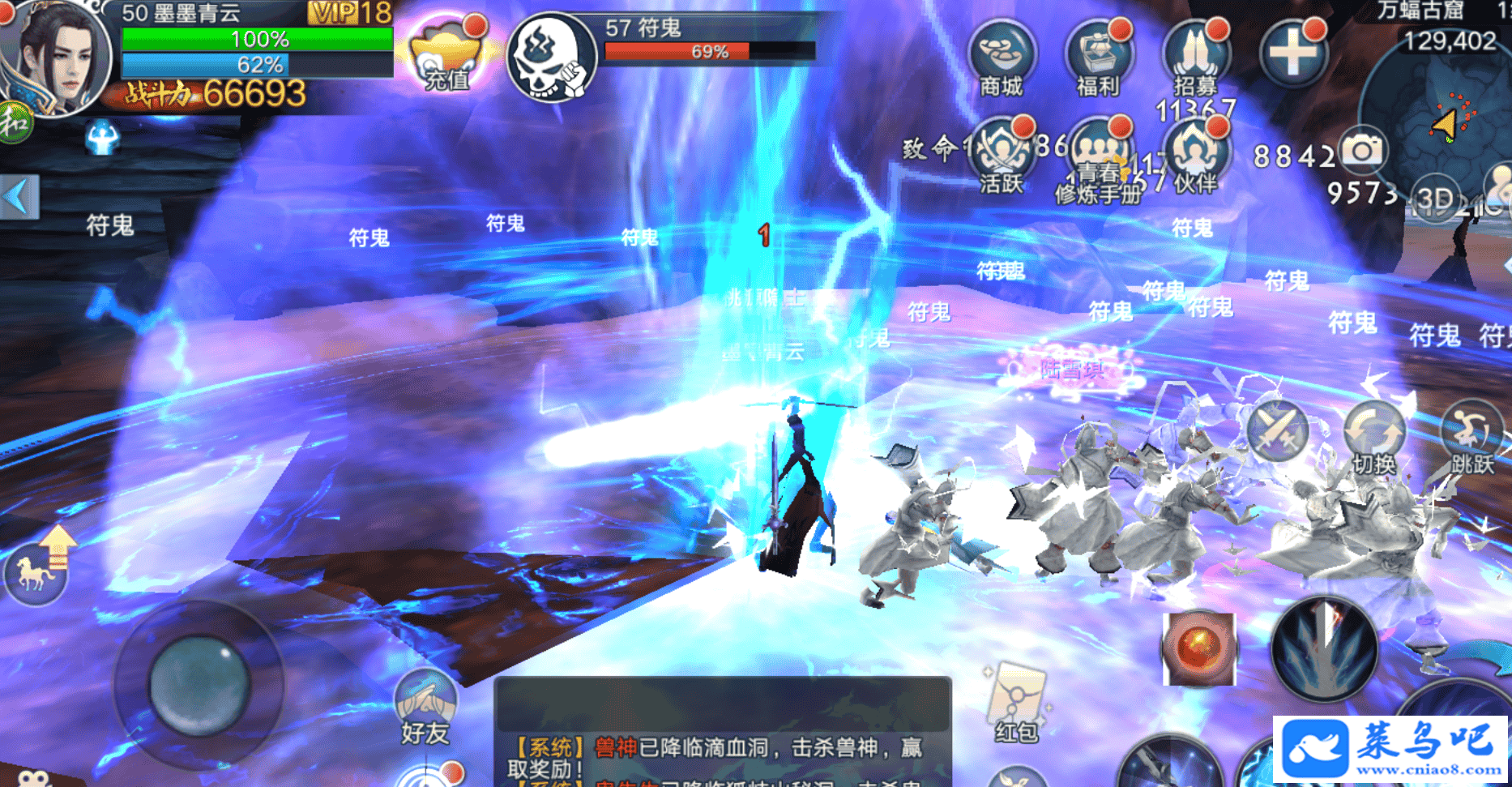
Task: Open the 青春修炼手册 handbook
Action: [x=1099, y=158]
